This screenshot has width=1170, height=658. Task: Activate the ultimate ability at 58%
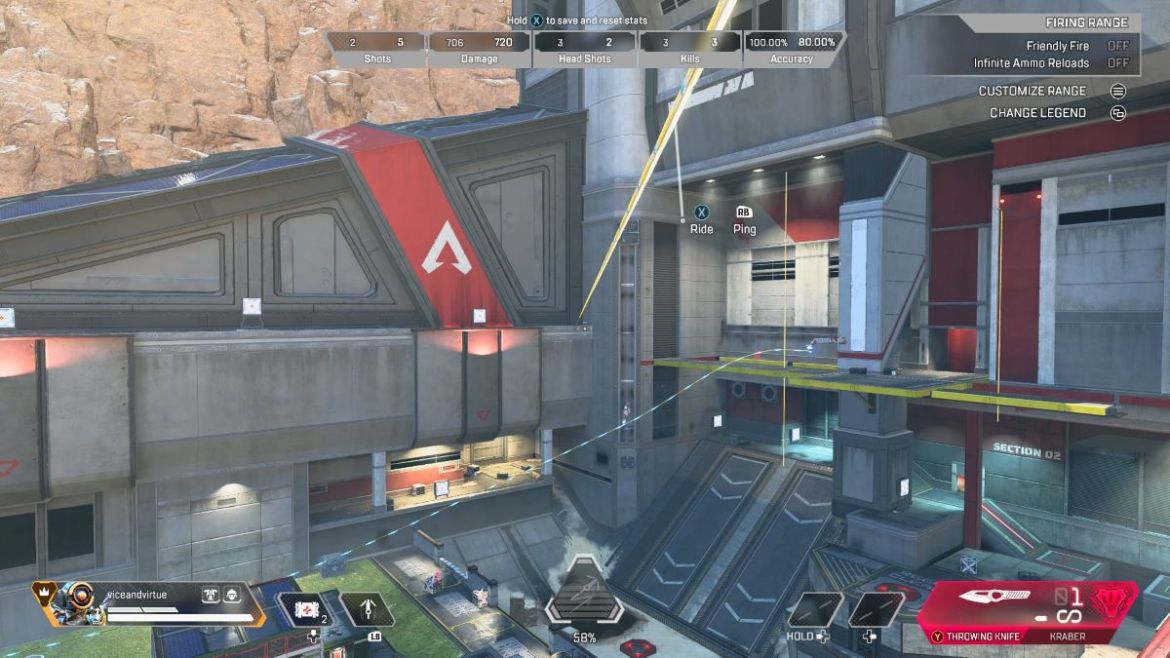pyautogui.click(x=584, y=597)
